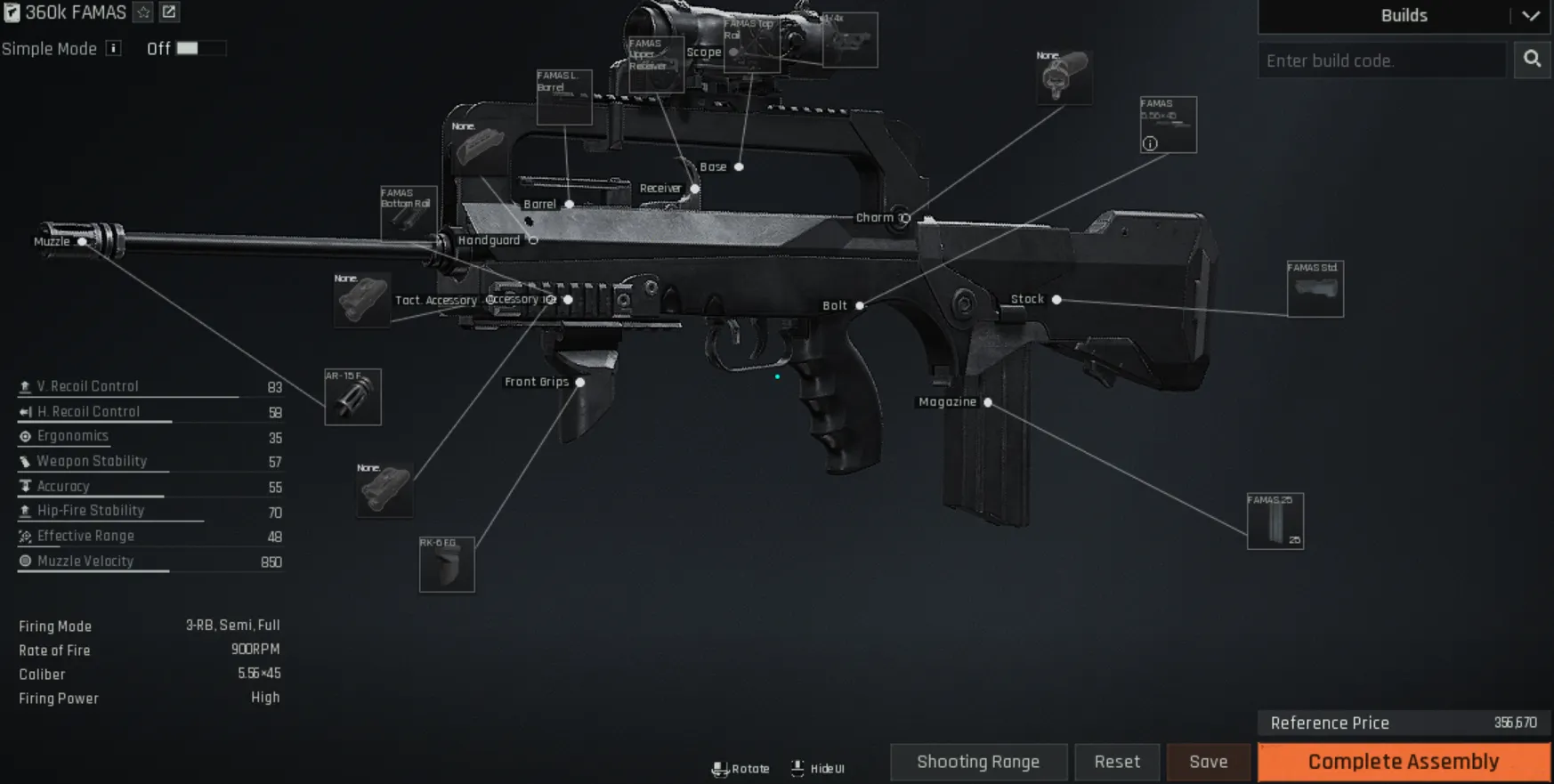Image resolution: width=1554 pixels, height=784 pixels.
Task: Click the Hide UI icon at the bottom
Action: click(797, 768)
